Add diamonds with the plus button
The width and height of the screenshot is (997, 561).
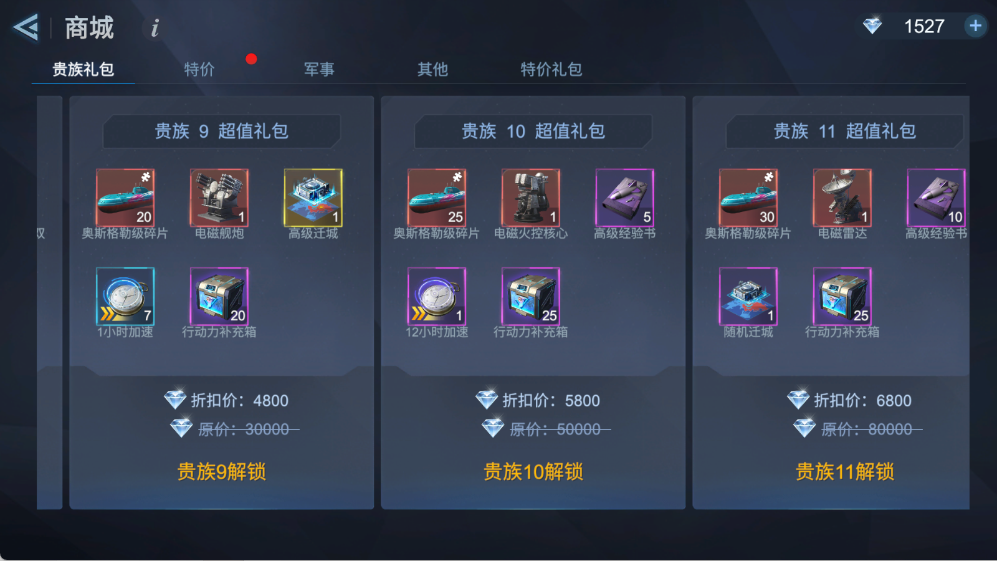[x=975, y=26]
